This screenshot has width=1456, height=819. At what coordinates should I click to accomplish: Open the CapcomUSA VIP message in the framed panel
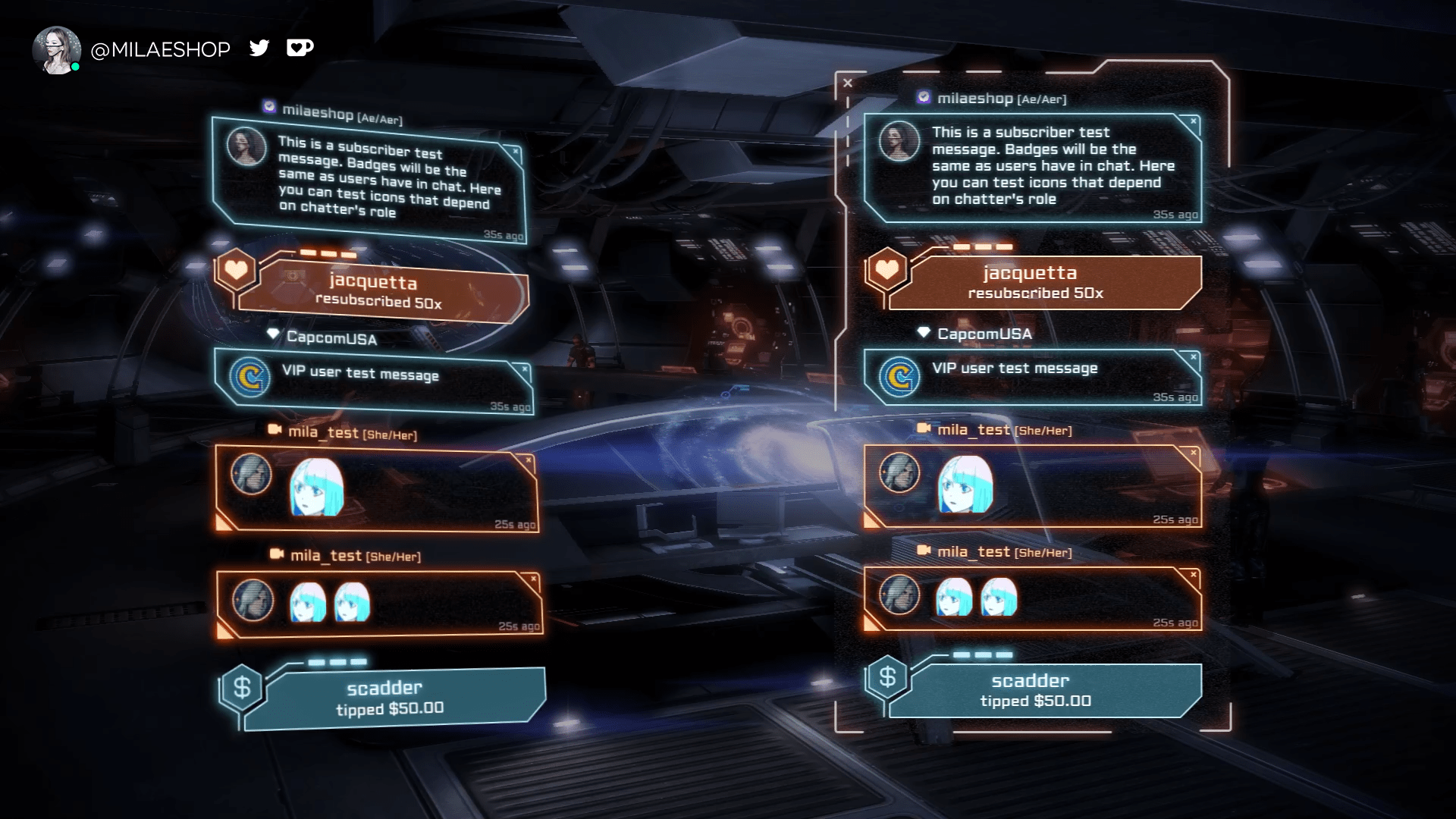[x=1033, y=376]
